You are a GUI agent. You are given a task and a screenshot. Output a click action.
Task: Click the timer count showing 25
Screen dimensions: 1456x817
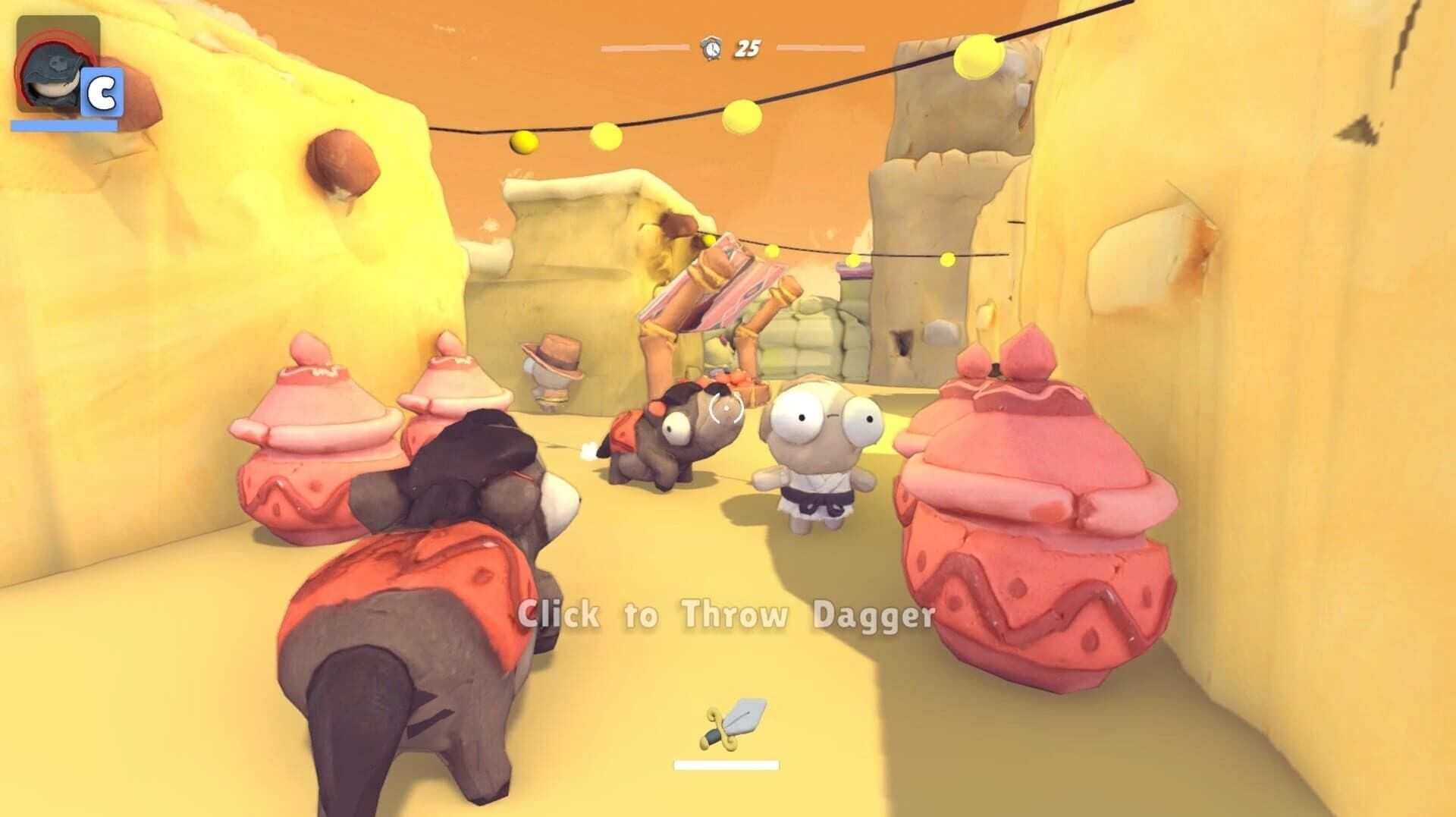(x=747, y=47)
